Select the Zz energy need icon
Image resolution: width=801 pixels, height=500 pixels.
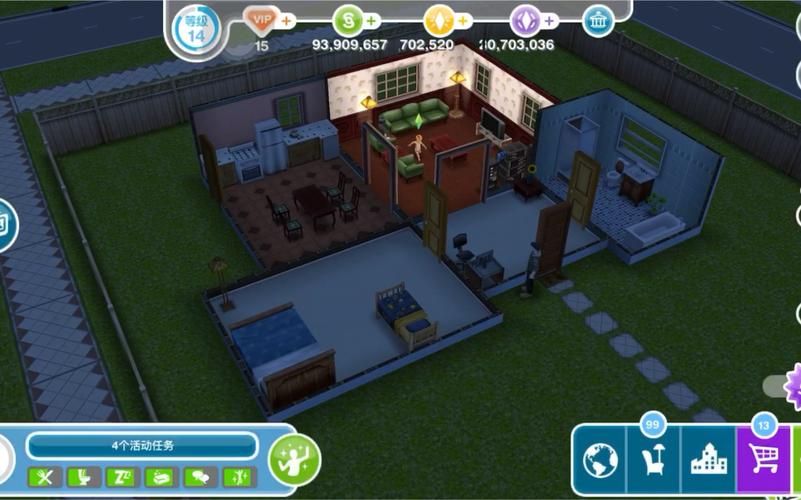tap(120, 477)
